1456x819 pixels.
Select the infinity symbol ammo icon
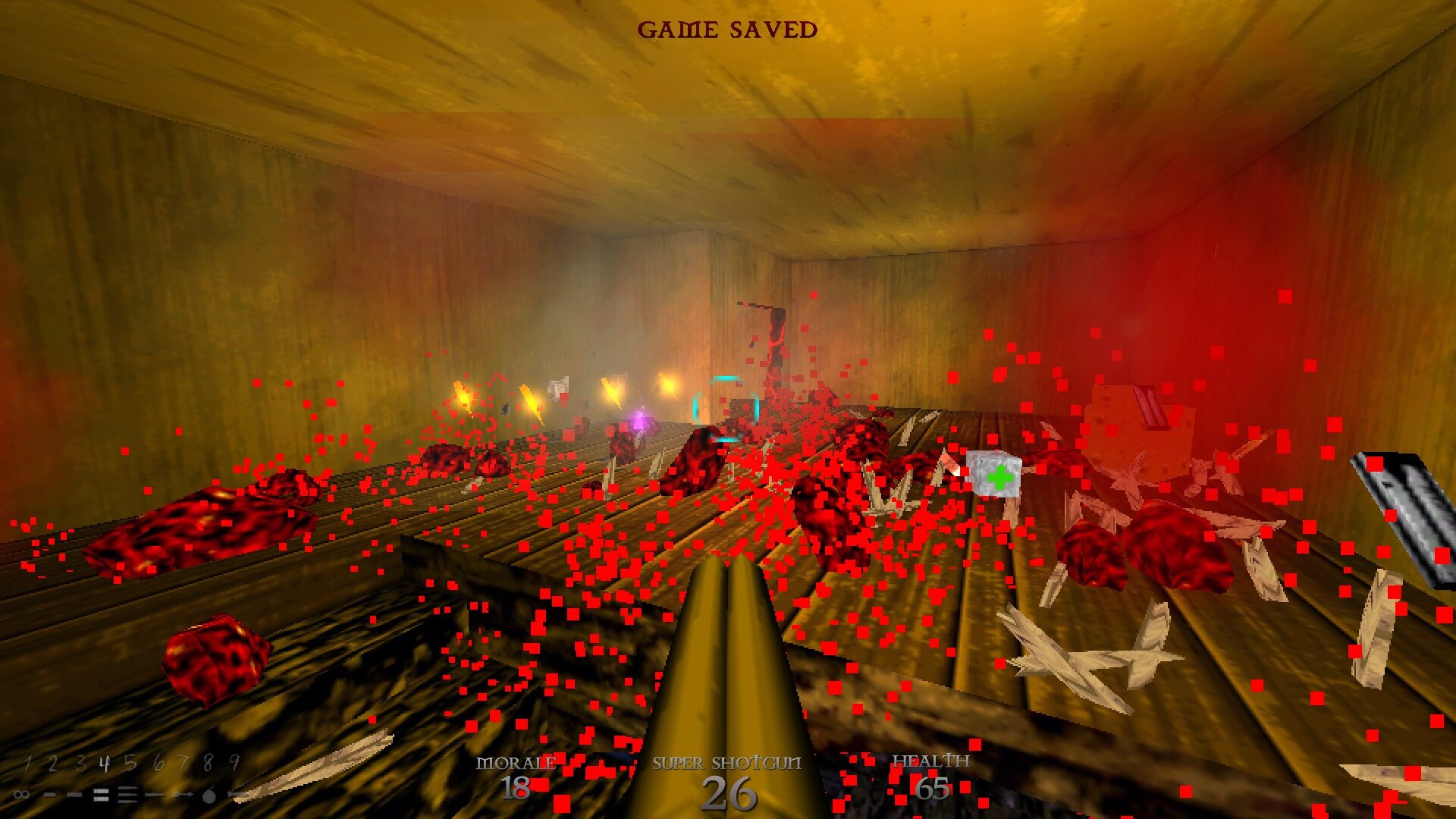pyautogui.click(x=21, y=794)
